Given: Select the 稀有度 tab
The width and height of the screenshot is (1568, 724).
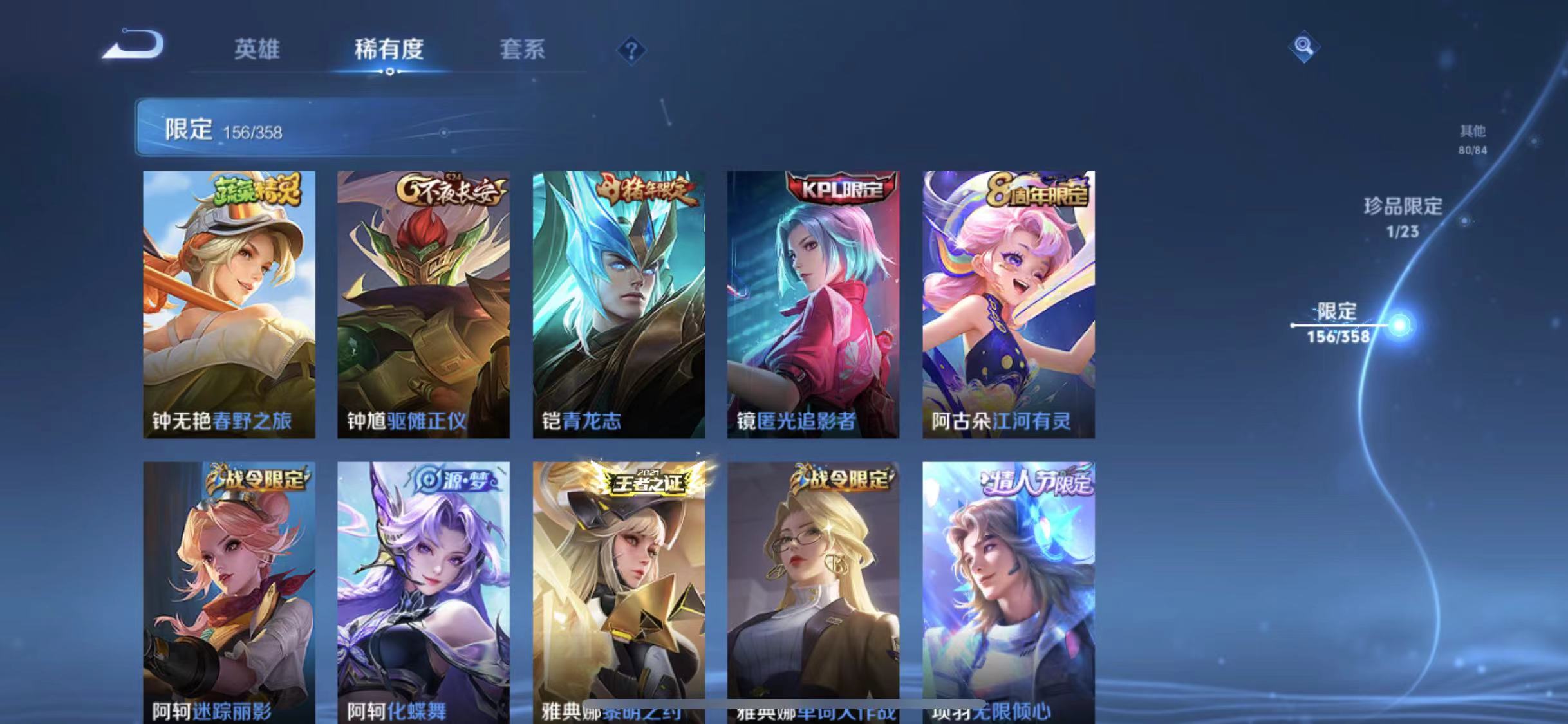Looking at the screenshot, I should (389, 51).
